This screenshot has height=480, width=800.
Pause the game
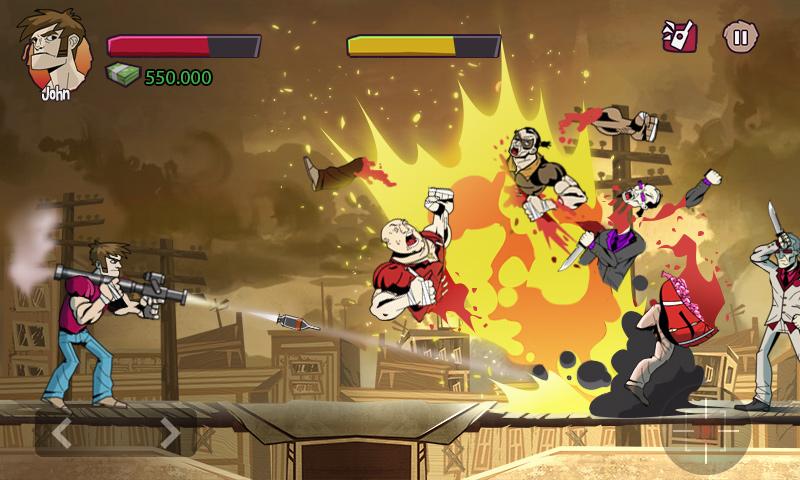[740, 38]
